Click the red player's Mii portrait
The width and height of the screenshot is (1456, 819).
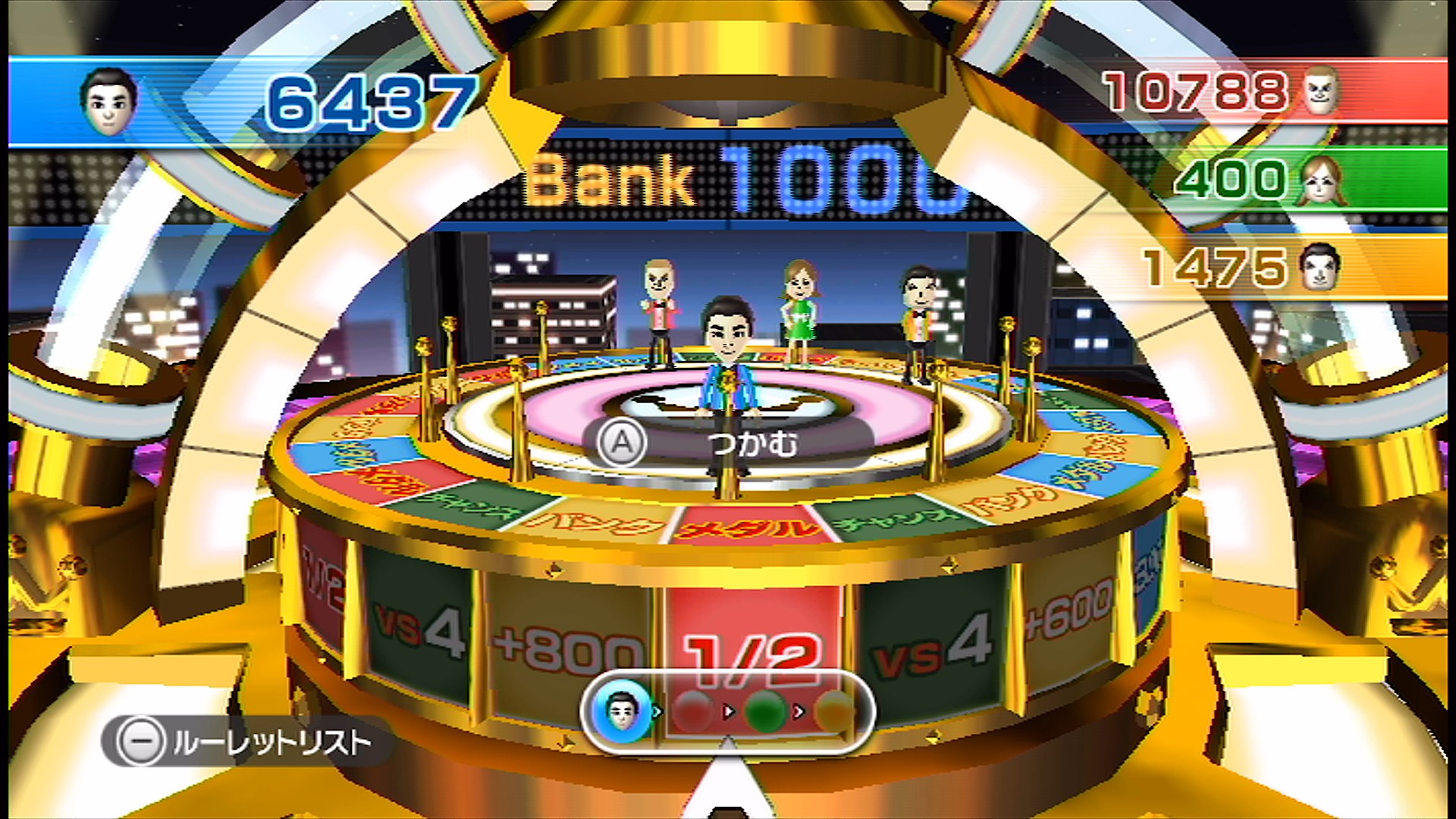(x=1321, y=91)
